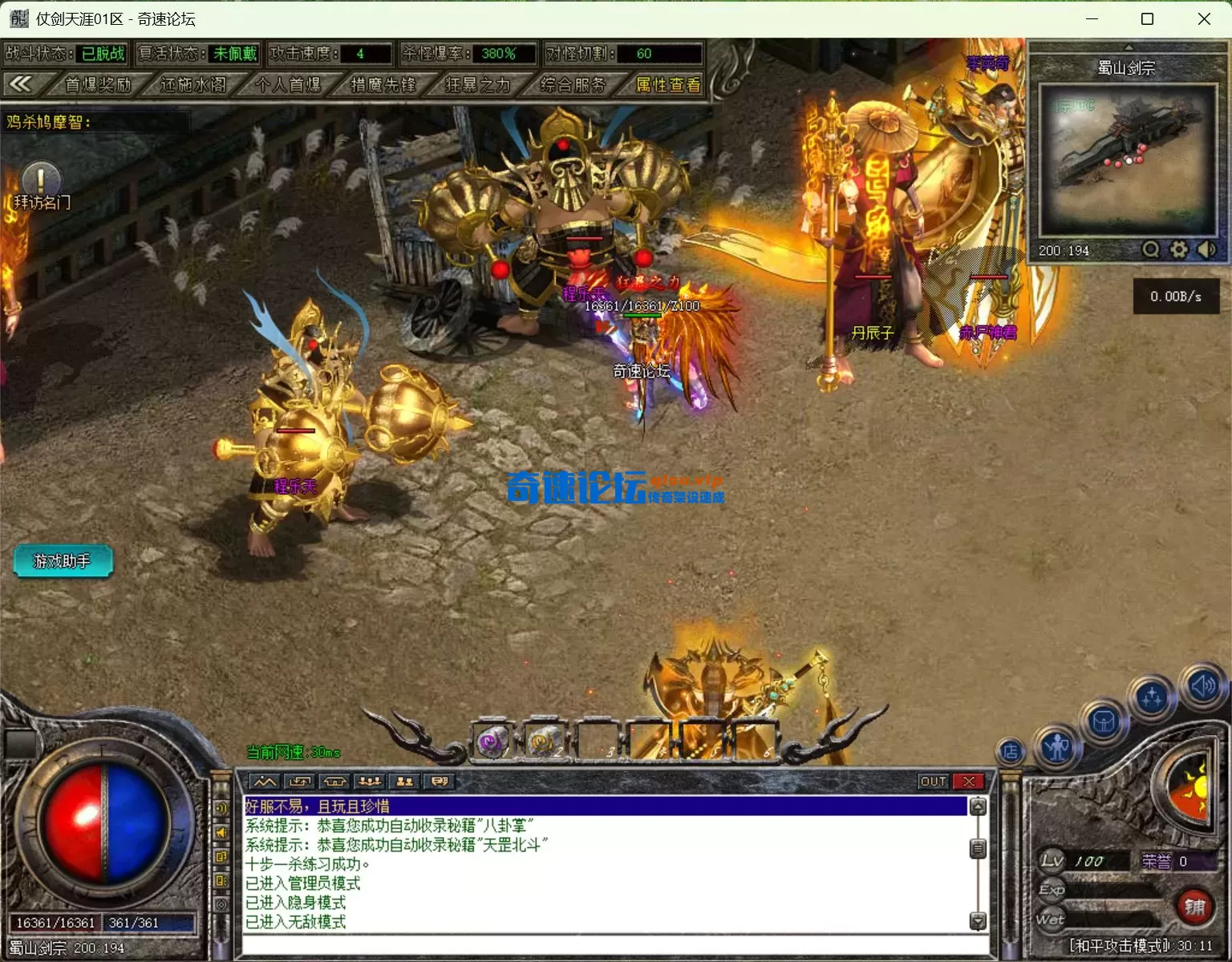Toggle sound with the round speaker button
This screenshot has height=962, width=1232.
pyautogui.click(x=1202, y=686)
